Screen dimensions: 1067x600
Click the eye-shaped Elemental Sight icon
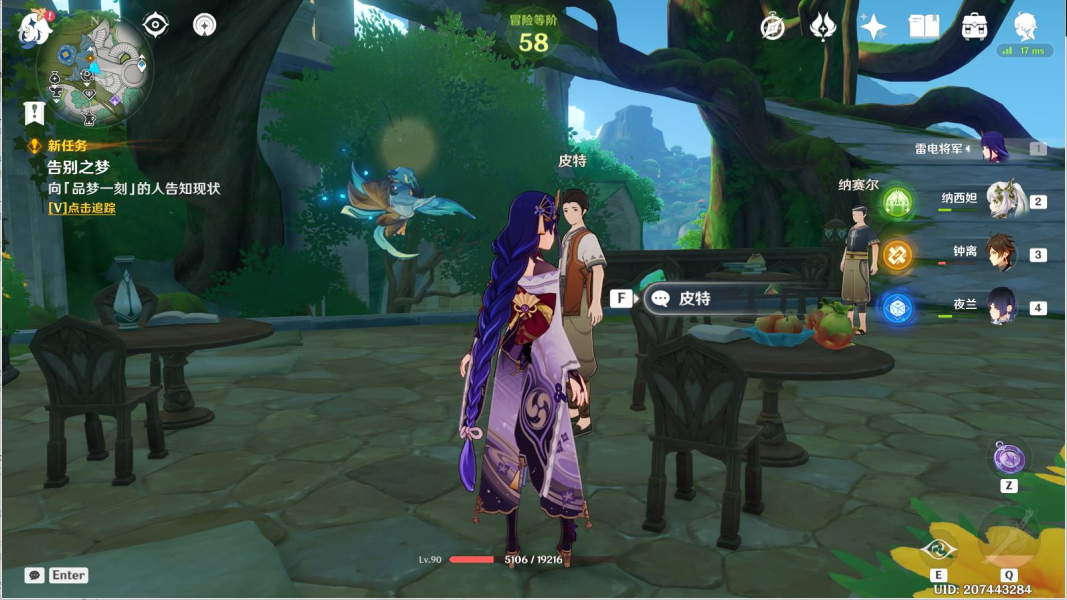pyautogui.click(x=156, y=25)
